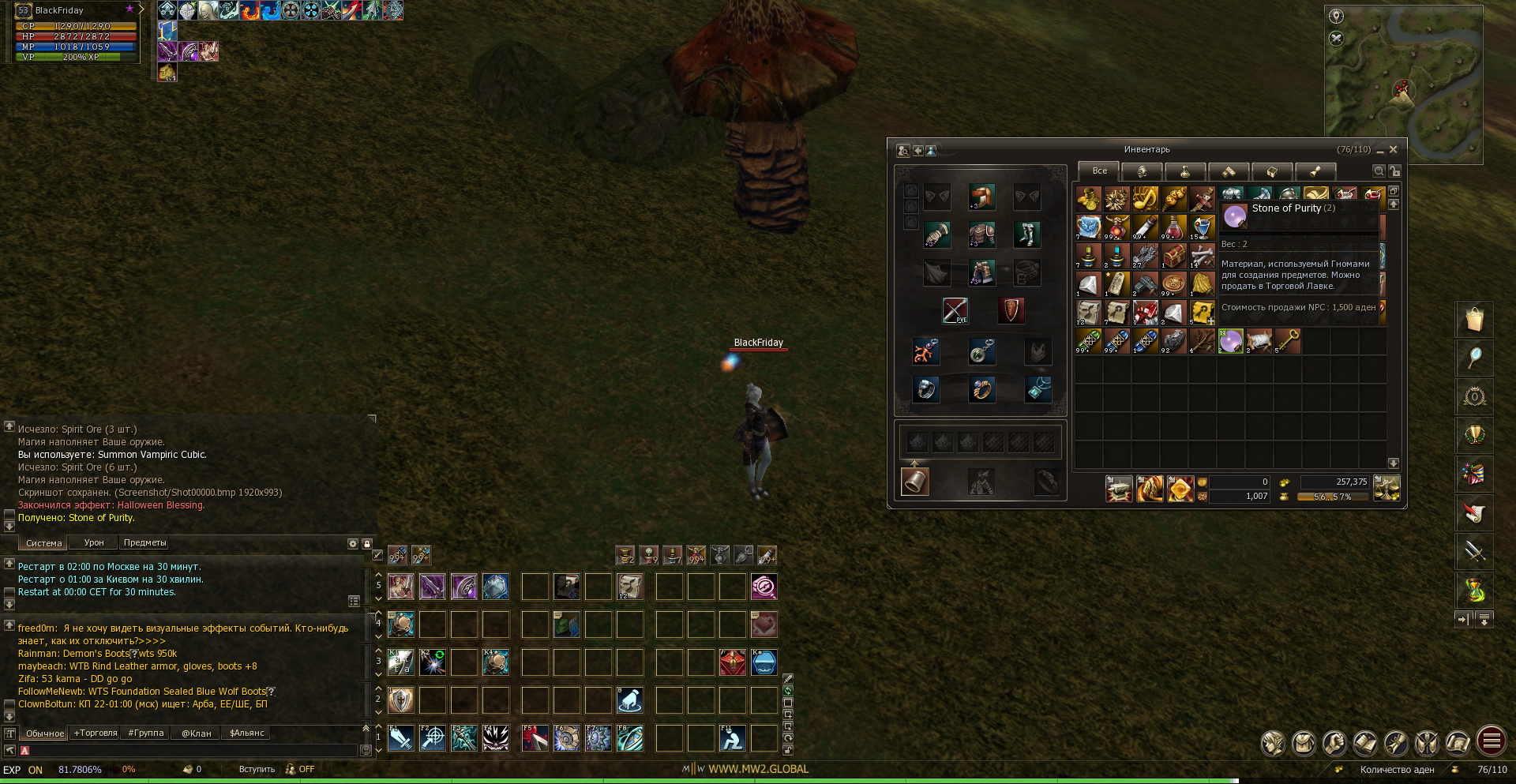Close the Инвентарь inventory window
The image size is (1516, 784).
(1394, 149)
